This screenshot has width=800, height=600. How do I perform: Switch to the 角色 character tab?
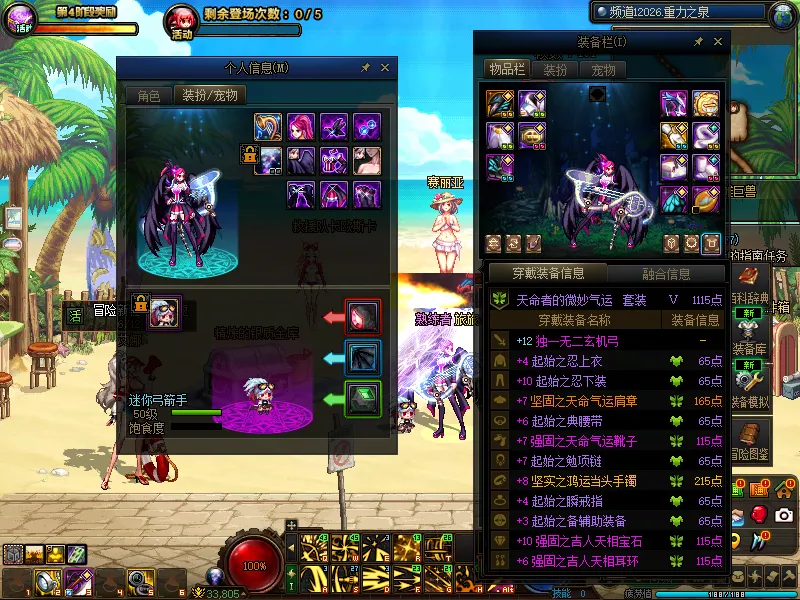(x=148, y=96)
